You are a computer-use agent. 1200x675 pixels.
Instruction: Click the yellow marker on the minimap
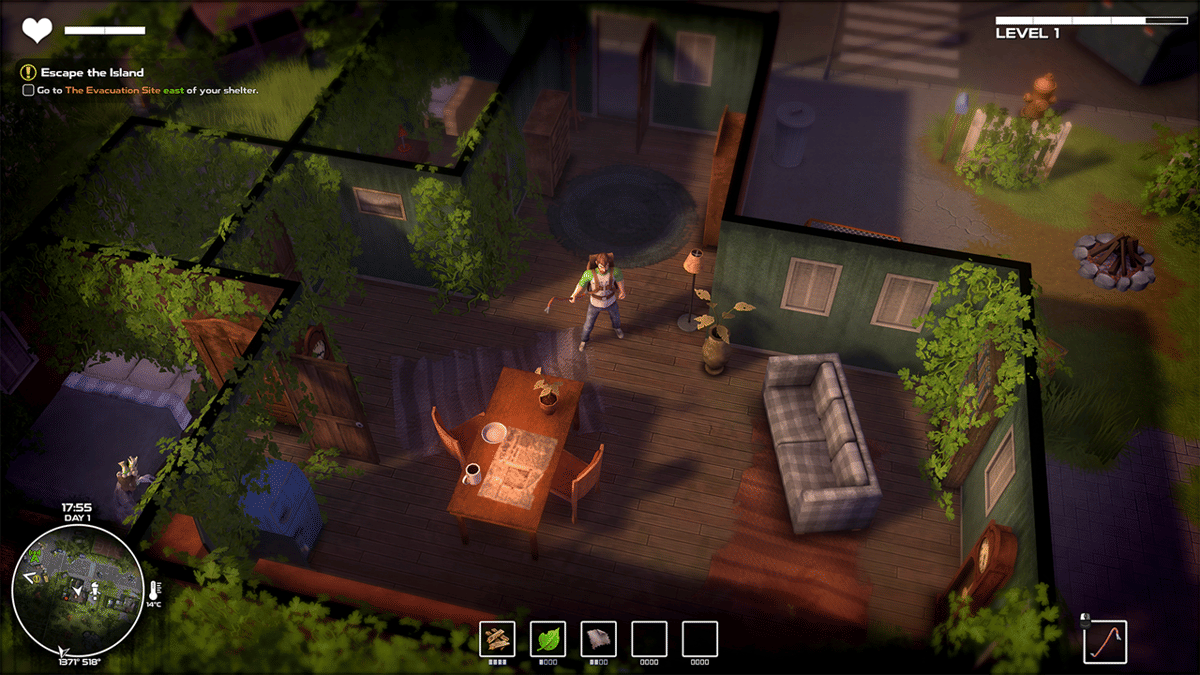pyautogui.click(x=37, y=578)
